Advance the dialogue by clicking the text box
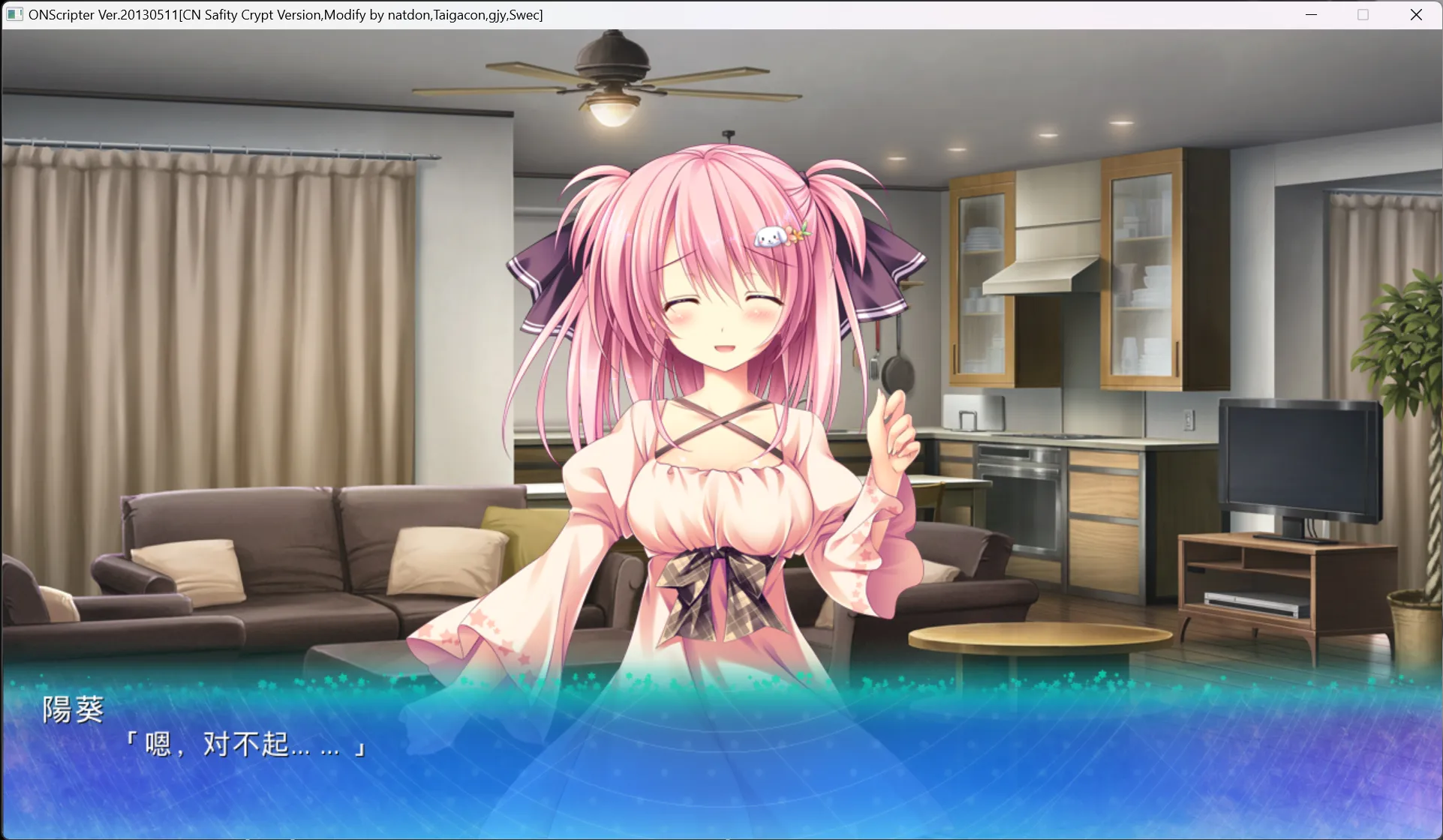The height and width of the screenshot is (840, 1443). coord(720,757)
